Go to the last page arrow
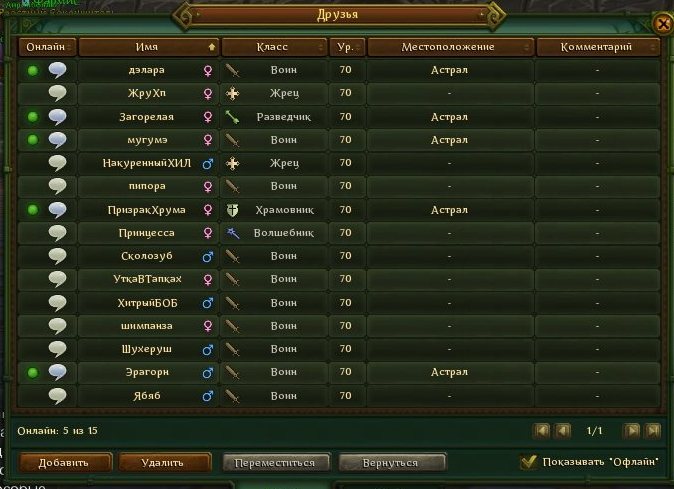 (653, 431)
